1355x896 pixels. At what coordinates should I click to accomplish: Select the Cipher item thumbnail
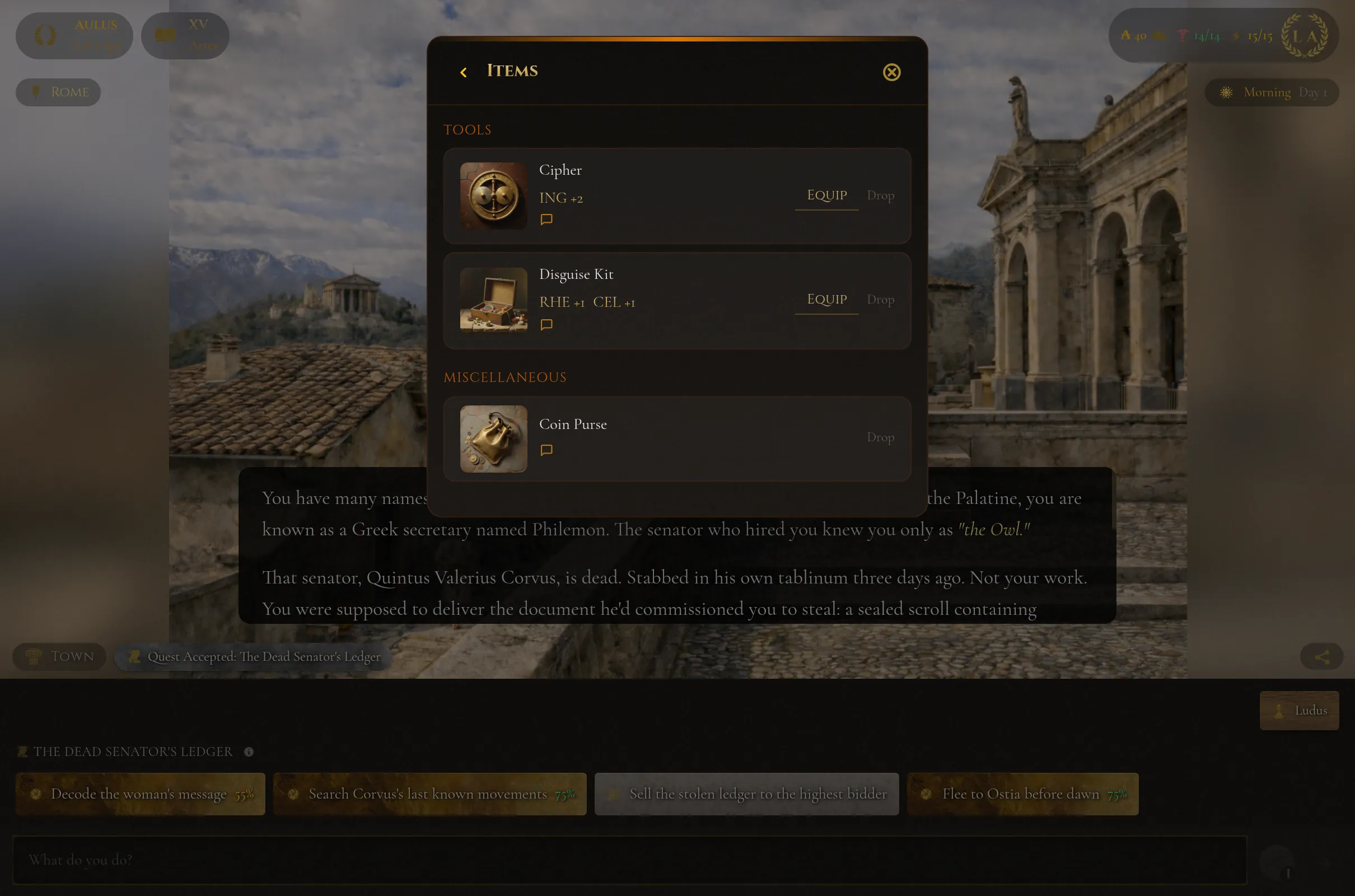[493, 195]
